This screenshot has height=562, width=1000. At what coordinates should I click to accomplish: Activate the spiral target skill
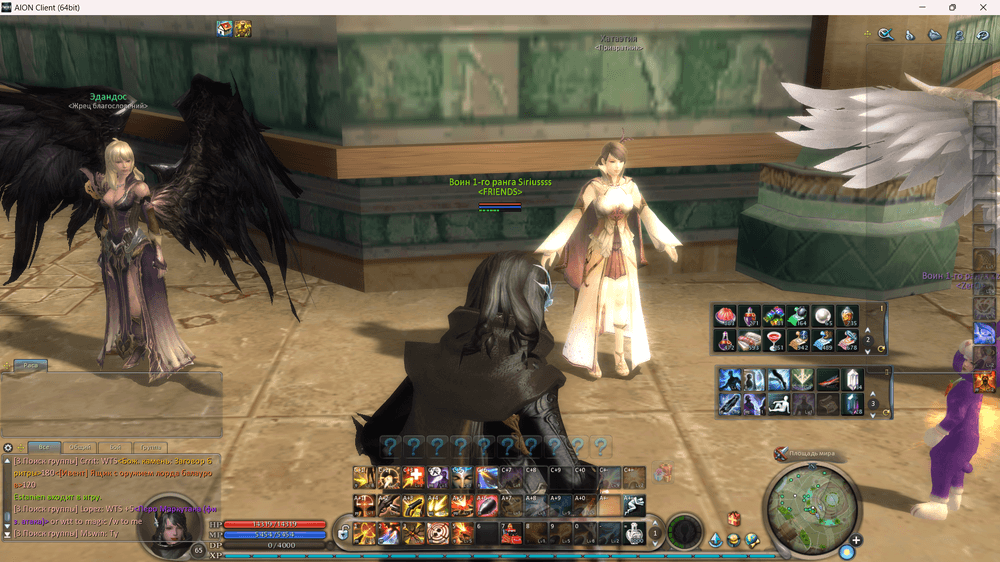(438, 533)
